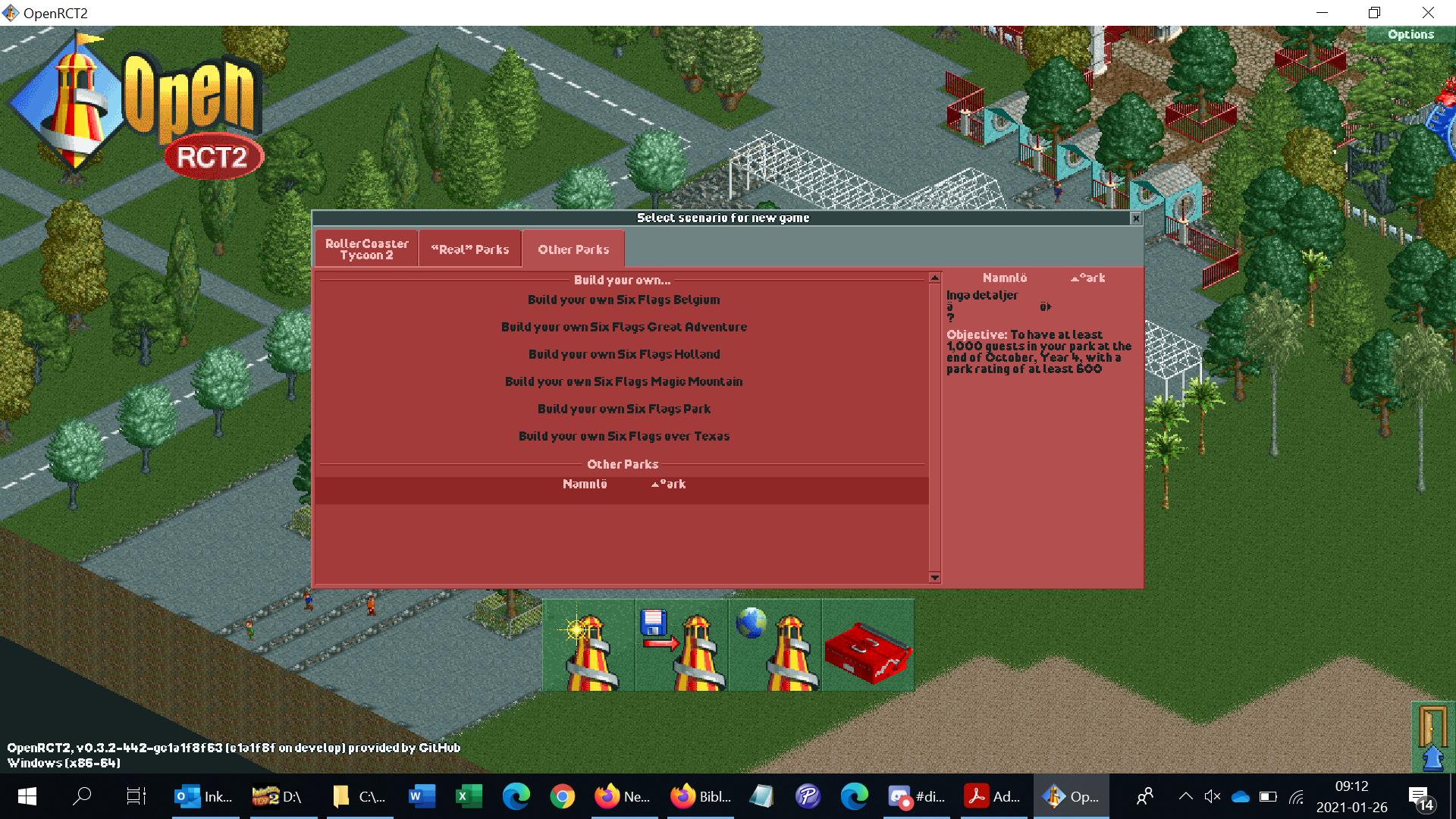Open the Options menu in the top-right corner

(1410, 34)
